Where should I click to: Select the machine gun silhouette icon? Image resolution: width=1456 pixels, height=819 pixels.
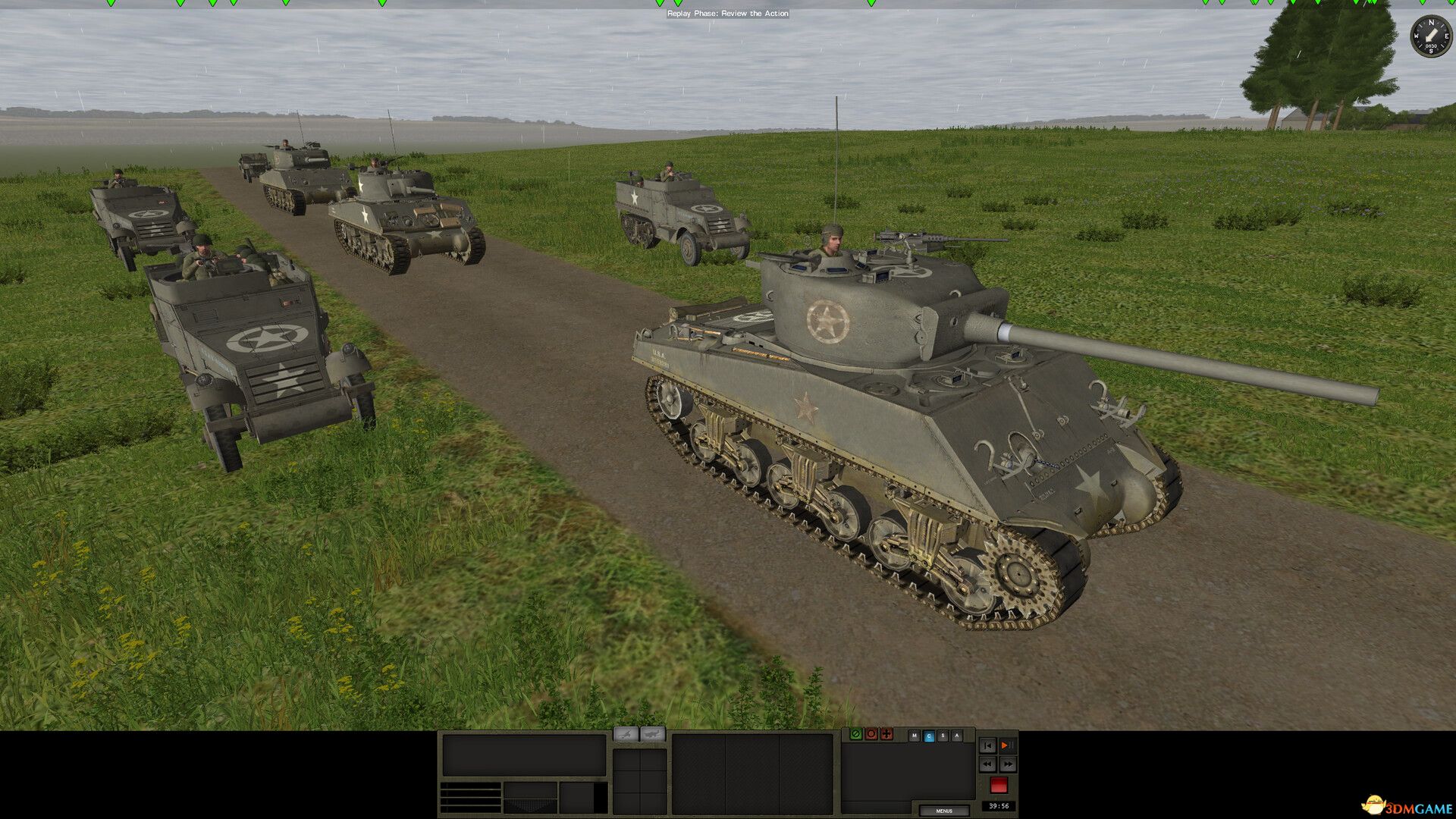[626, 734]
